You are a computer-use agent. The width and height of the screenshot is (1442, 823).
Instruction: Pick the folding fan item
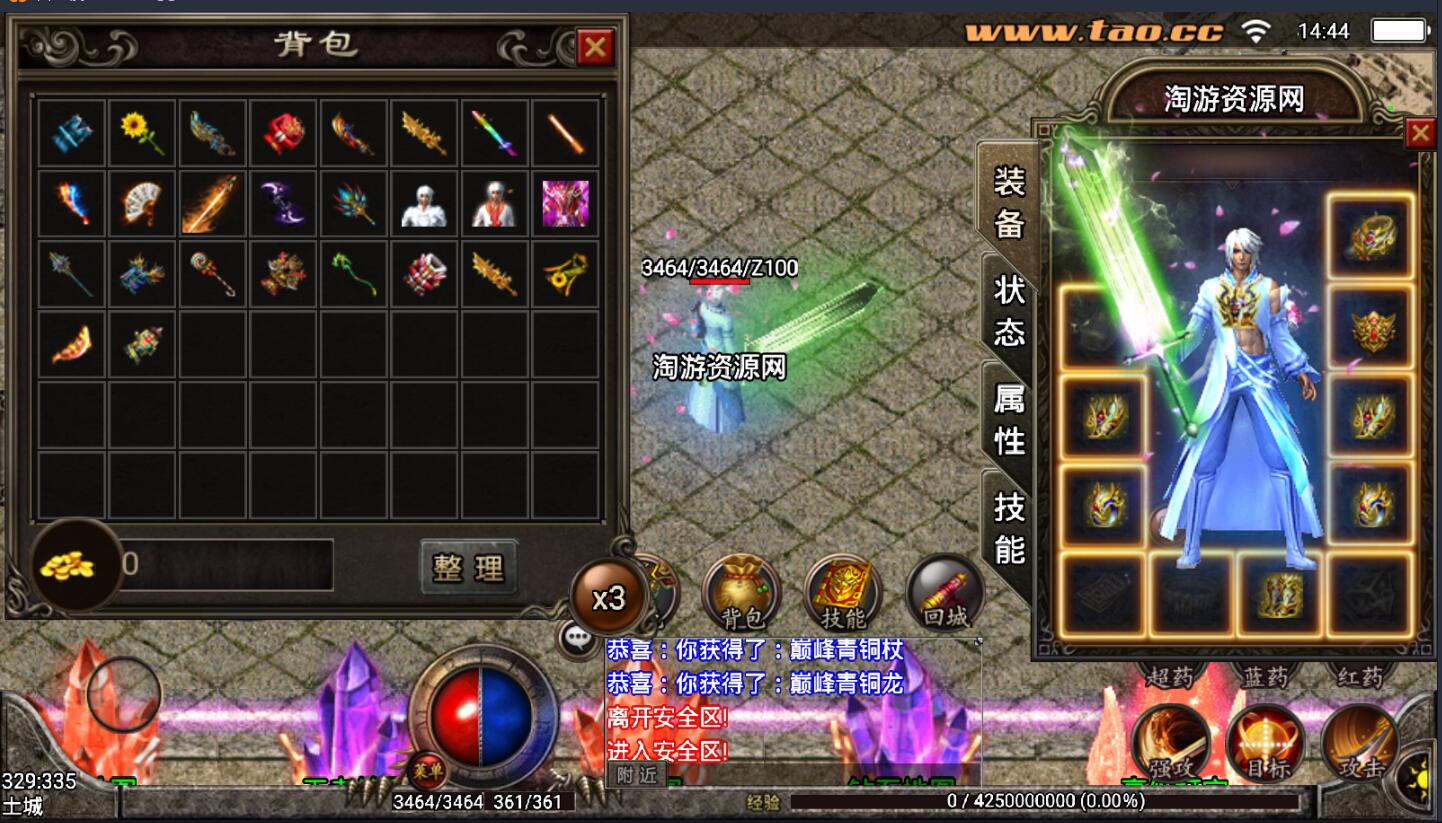coord(142,203)
